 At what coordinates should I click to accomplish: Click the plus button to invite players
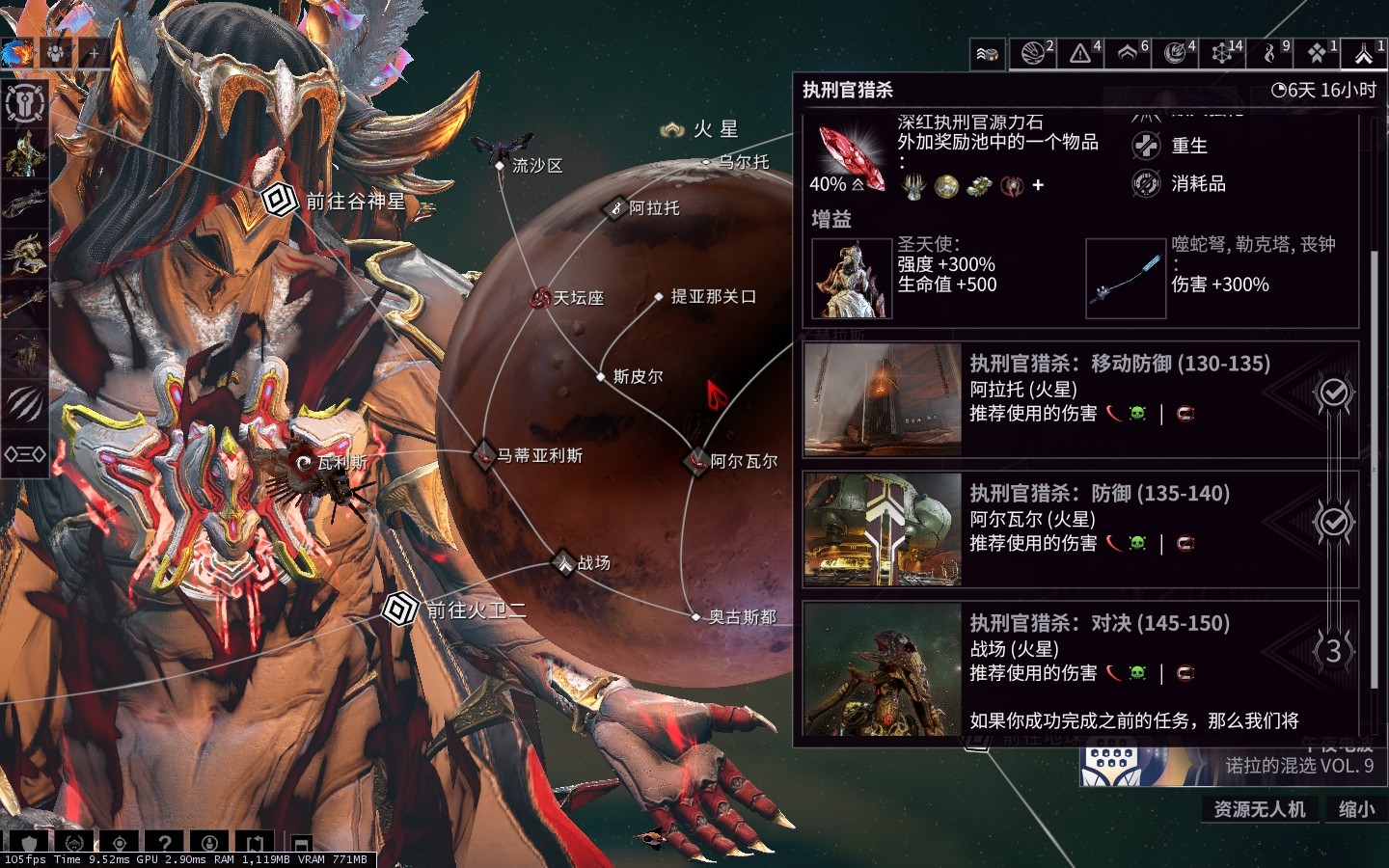coord(93,53)
